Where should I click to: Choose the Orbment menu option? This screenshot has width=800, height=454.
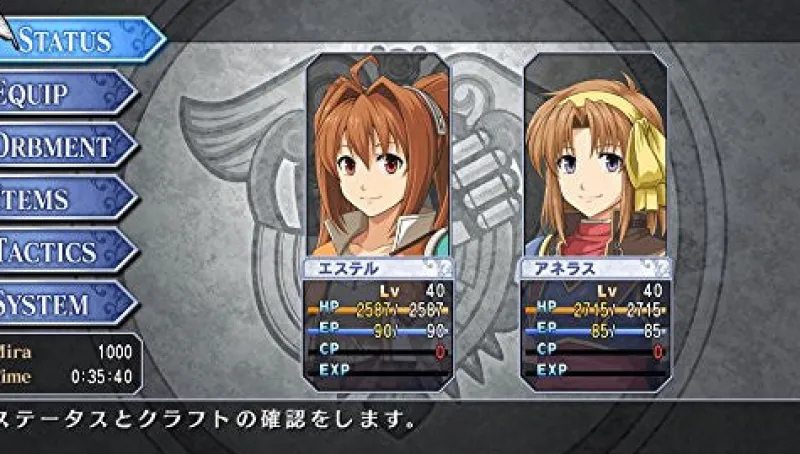click(62, 146)
